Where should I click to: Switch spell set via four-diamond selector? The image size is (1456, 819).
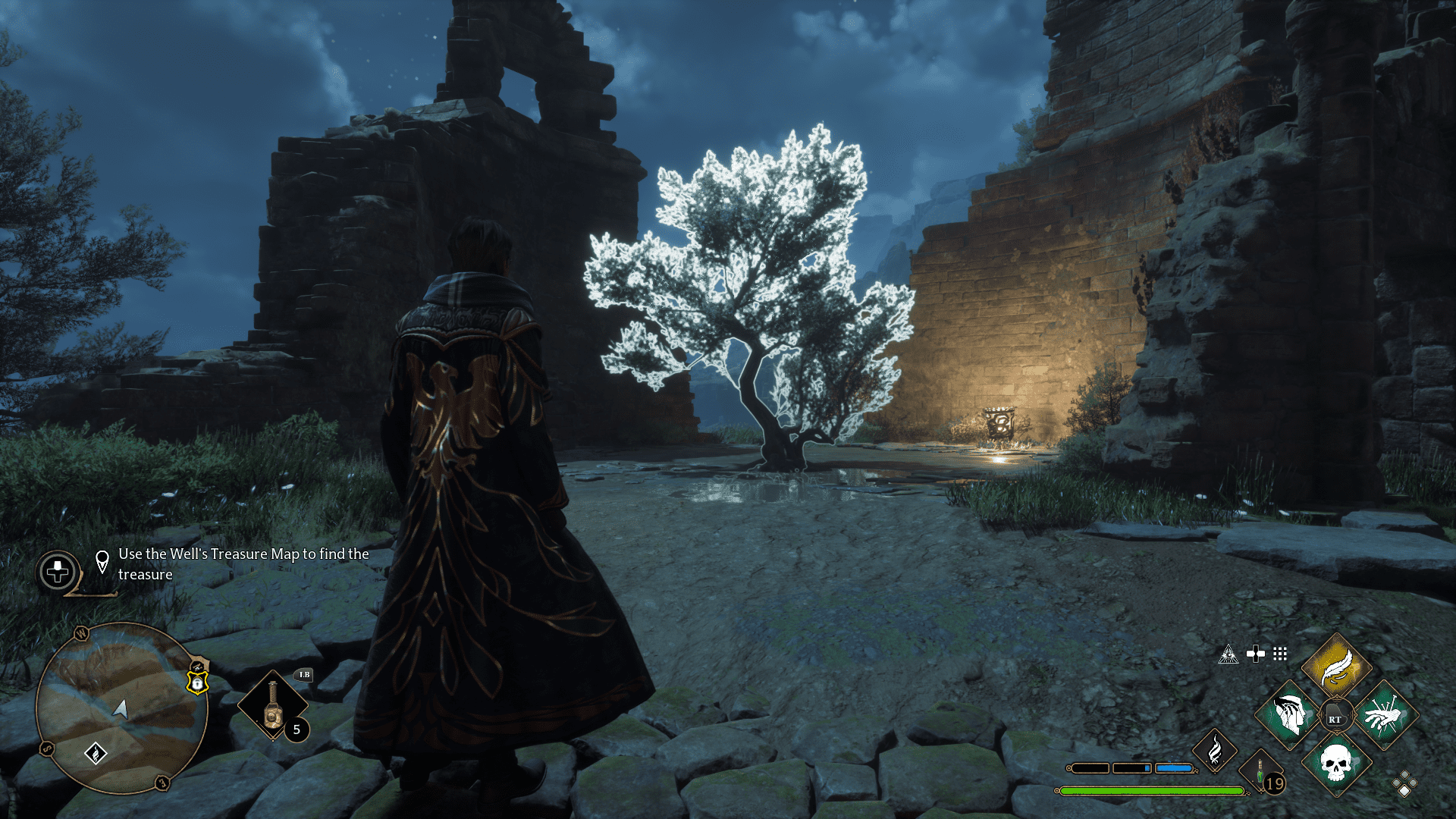[1404, 784]
